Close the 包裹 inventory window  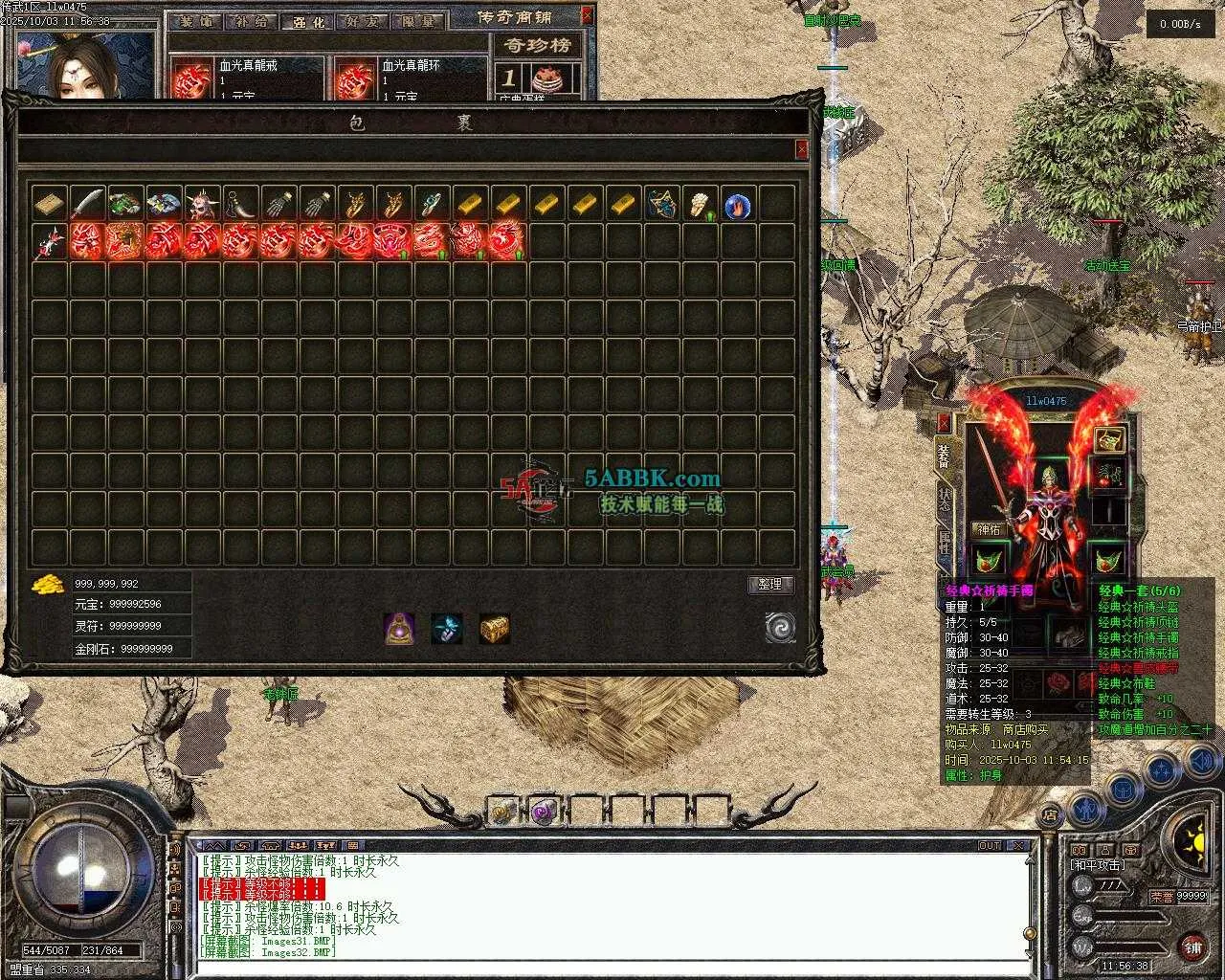click(801, 149)
